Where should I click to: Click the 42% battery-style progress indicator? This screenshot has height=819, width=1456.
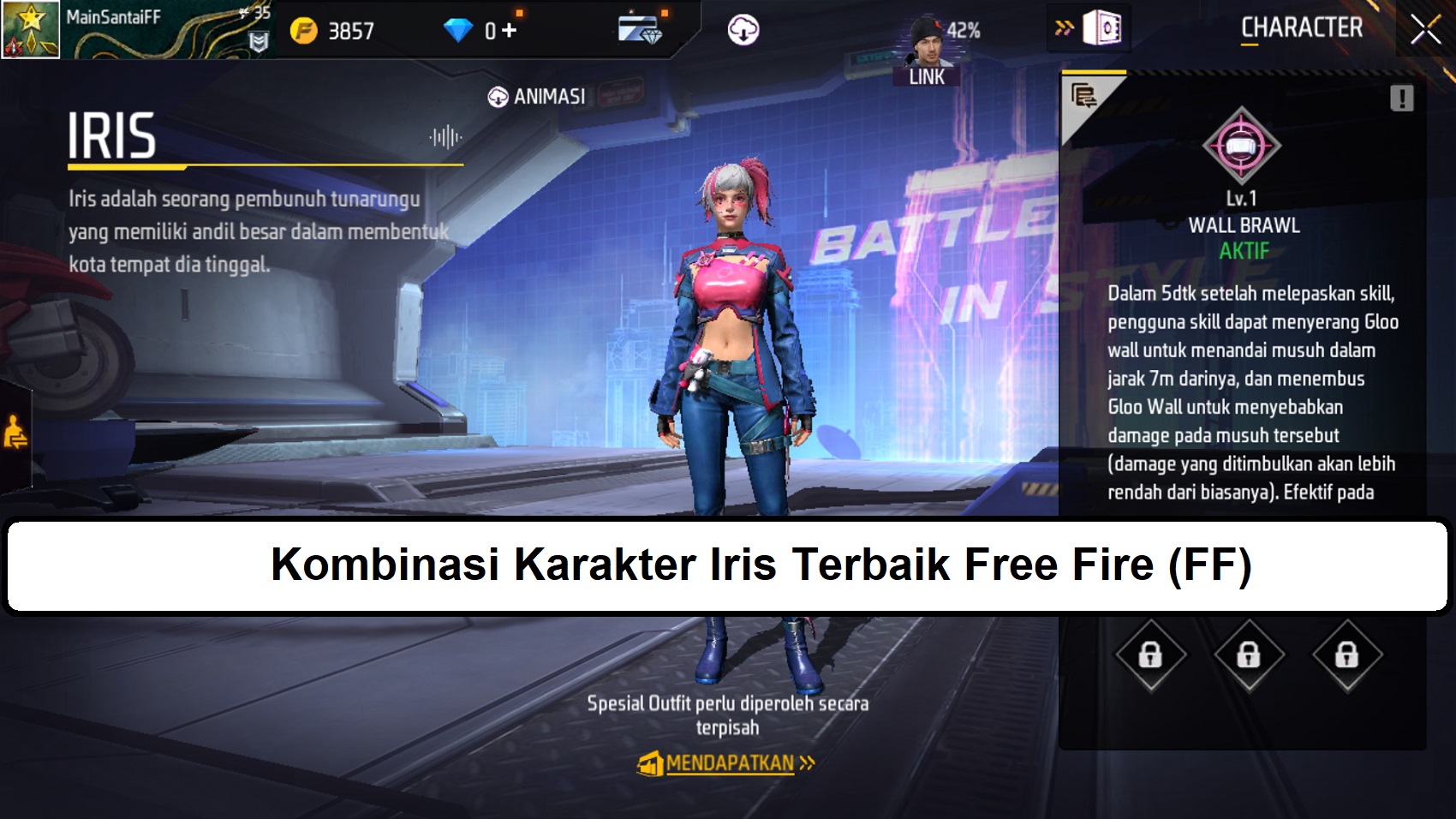tap(965, 26)
